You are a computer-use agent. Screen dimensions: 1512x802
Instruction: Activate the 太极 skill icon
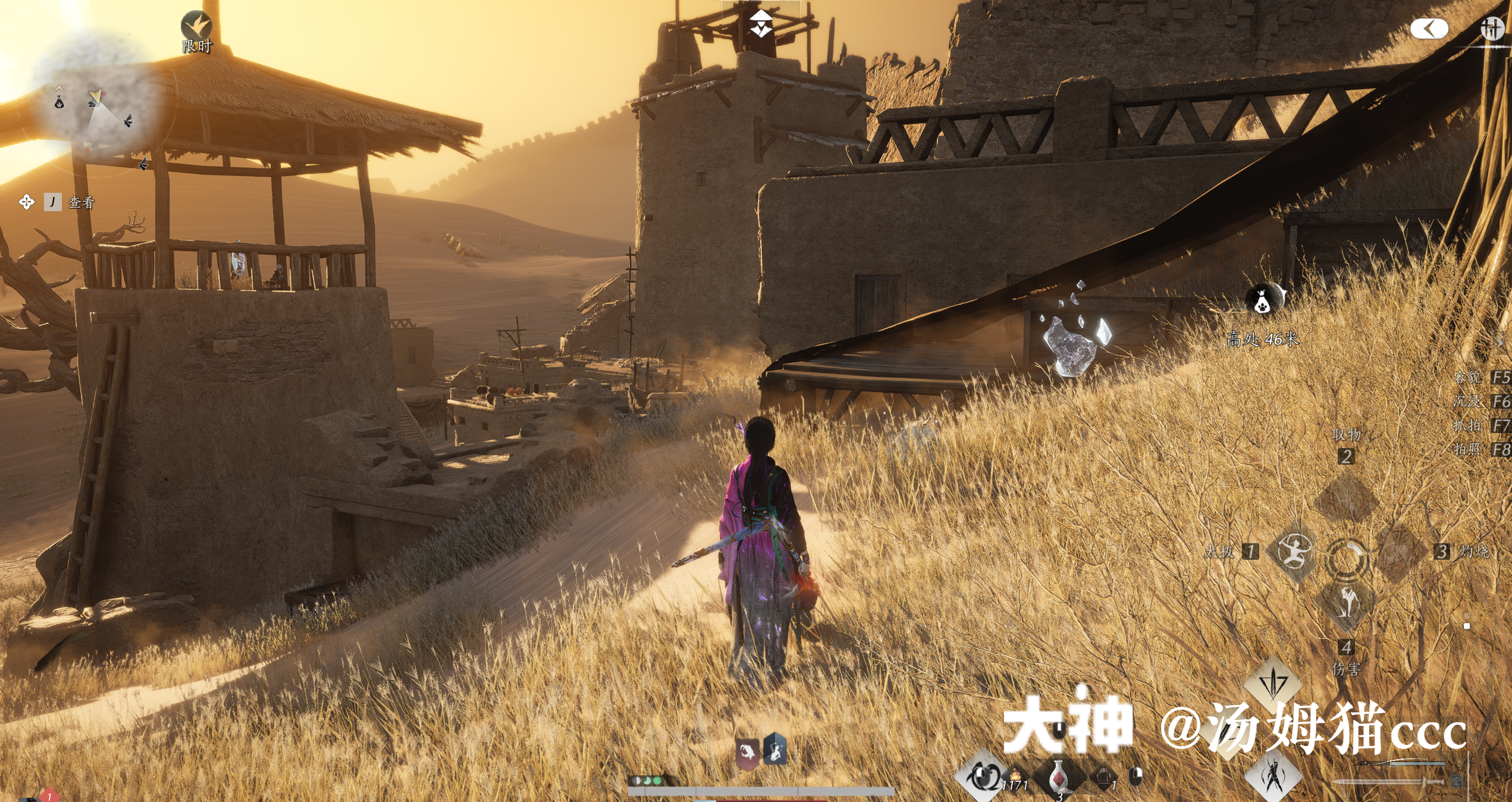1294,552
